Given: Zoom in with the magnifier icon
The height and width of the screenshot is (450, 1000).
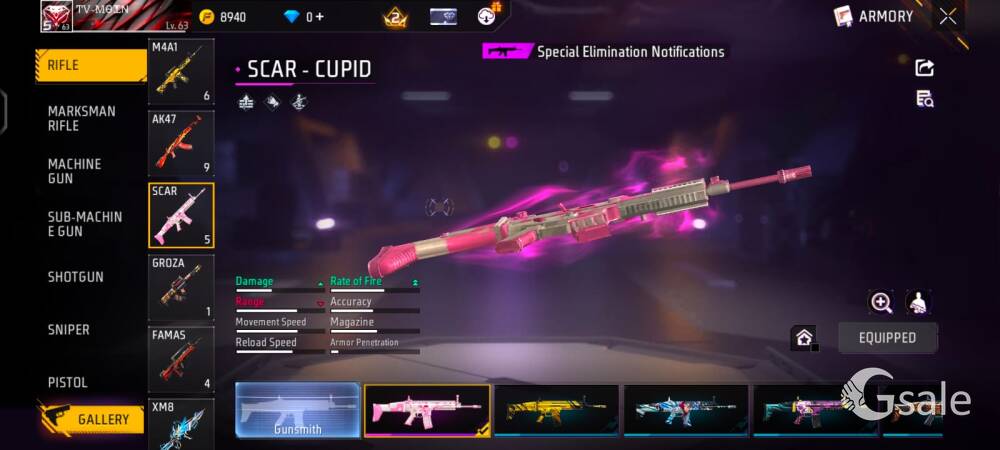Looking at the screenshot, I should point(881,303).
